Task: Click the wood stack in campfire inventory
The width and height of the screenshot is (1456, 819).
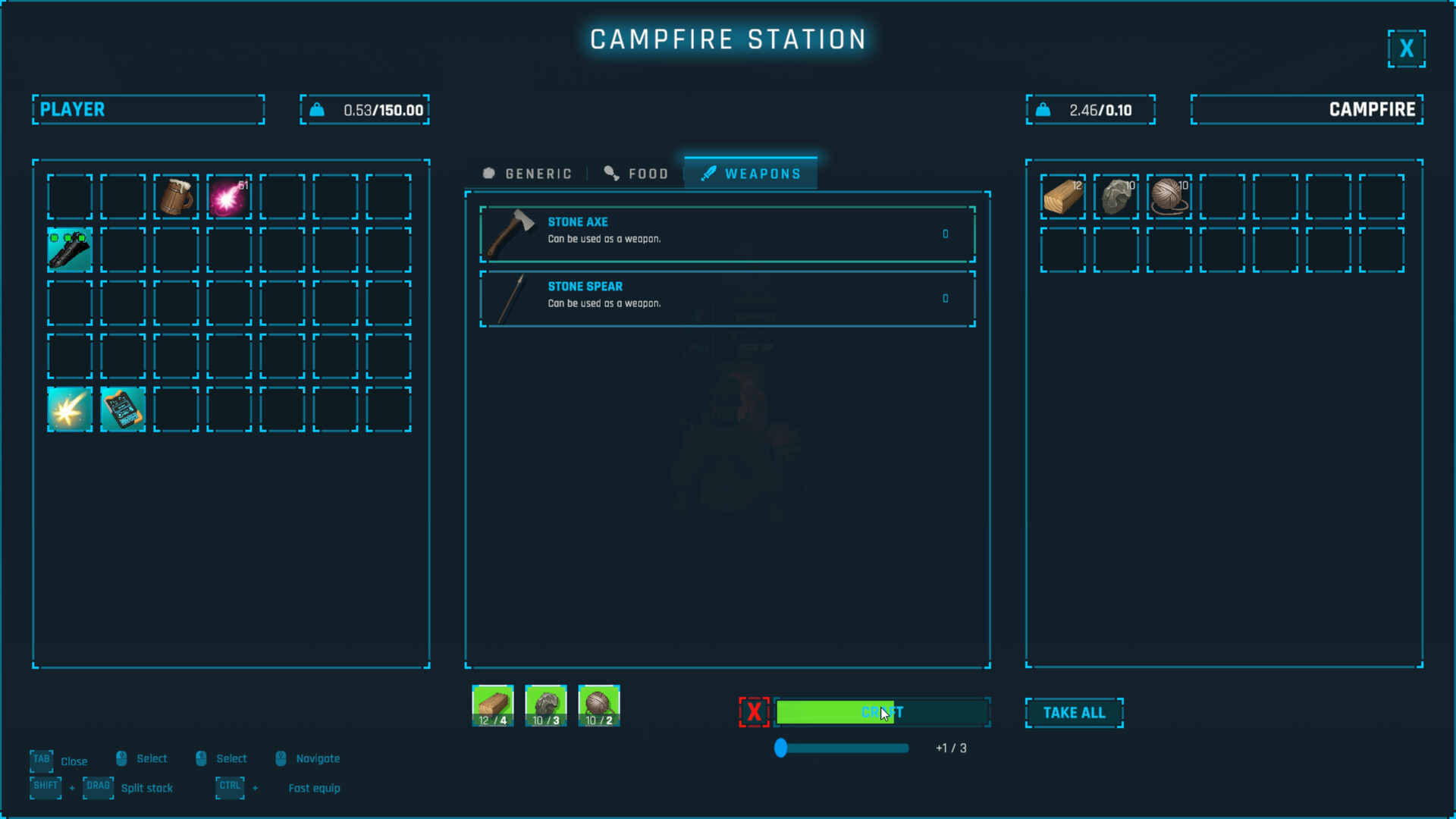Action: coord(1062,196)
